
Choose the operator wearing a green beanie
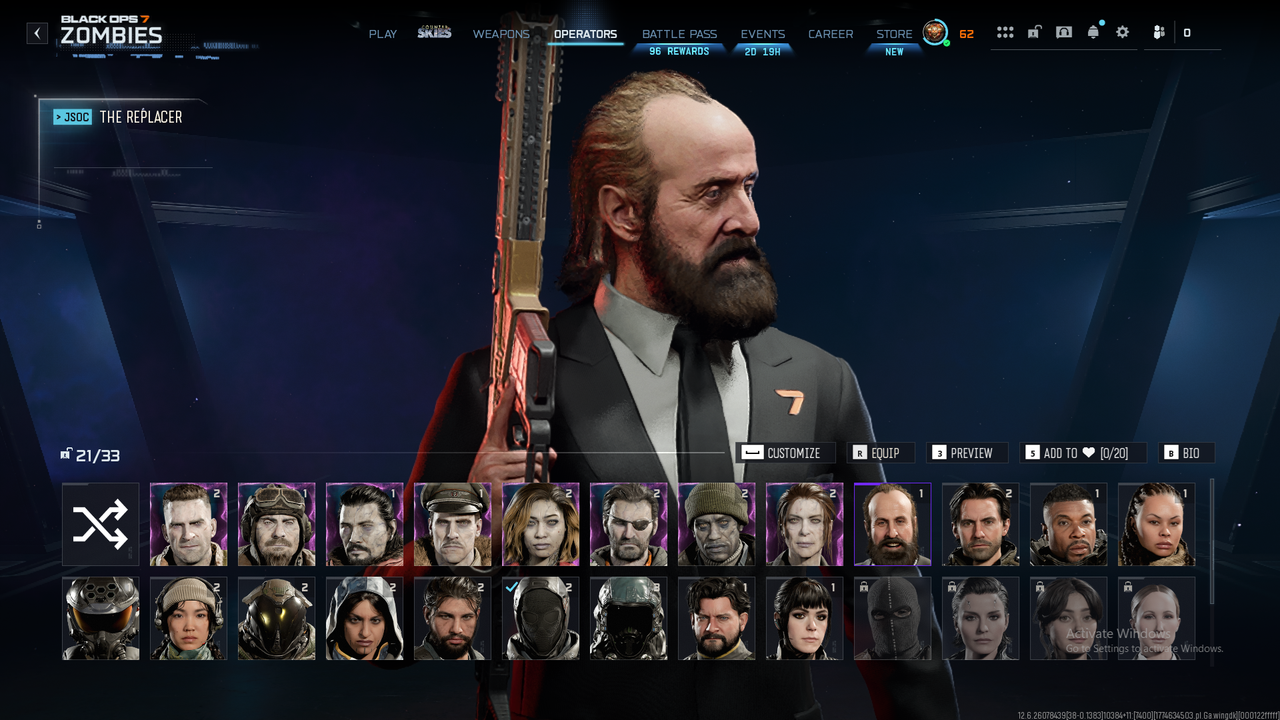[x=716, y=524]
